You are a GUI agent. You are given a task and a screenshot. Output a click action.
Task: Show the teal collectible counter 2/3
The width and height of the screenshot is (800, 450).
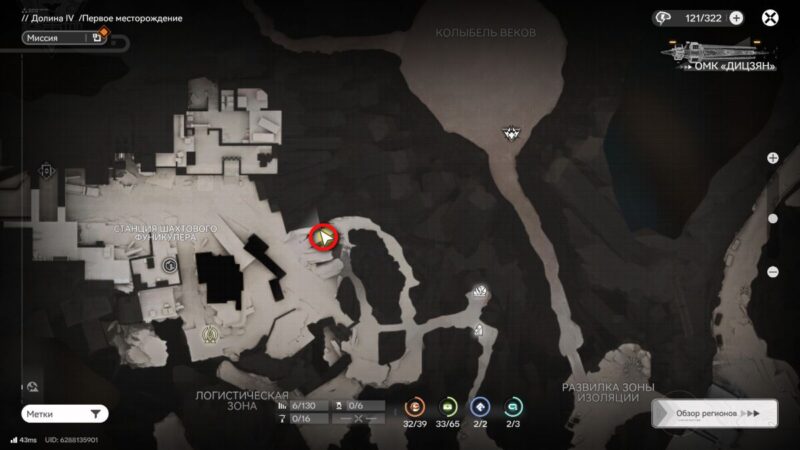514,406
